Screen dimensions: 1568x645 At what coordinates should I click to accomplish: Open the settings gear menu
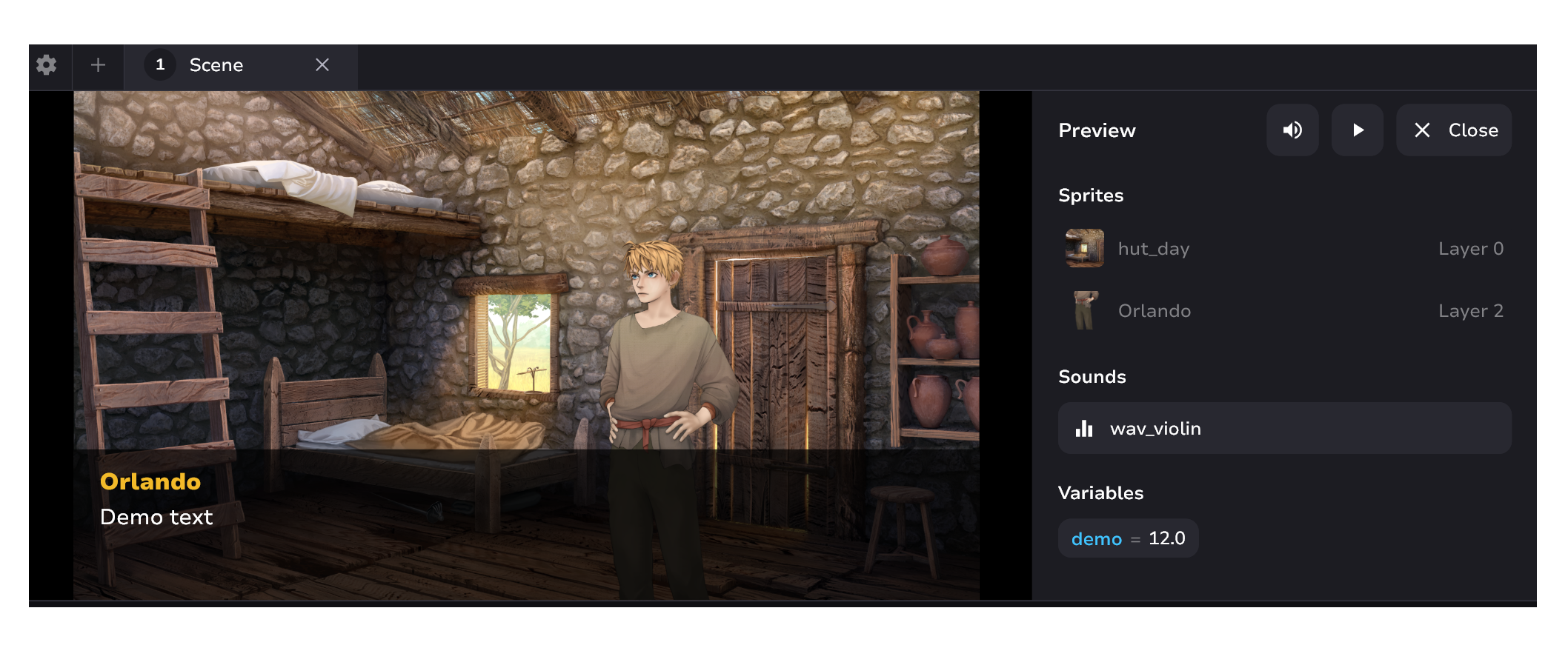pos(47,65)
